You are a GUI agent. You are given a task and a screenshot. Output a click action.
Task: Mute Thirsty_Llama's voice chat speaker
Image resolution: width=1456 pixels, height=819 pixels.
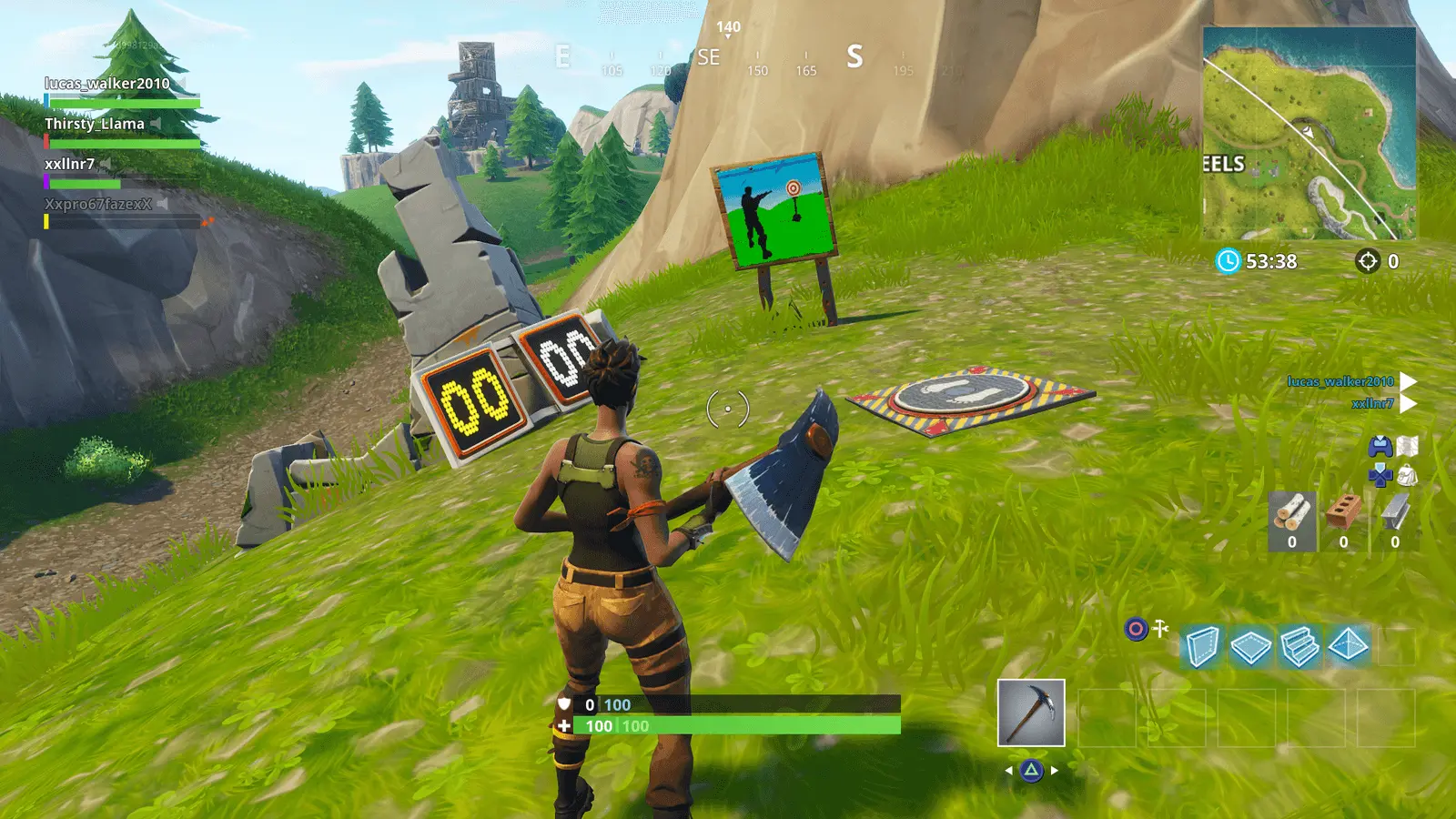(x=156, y=124)
